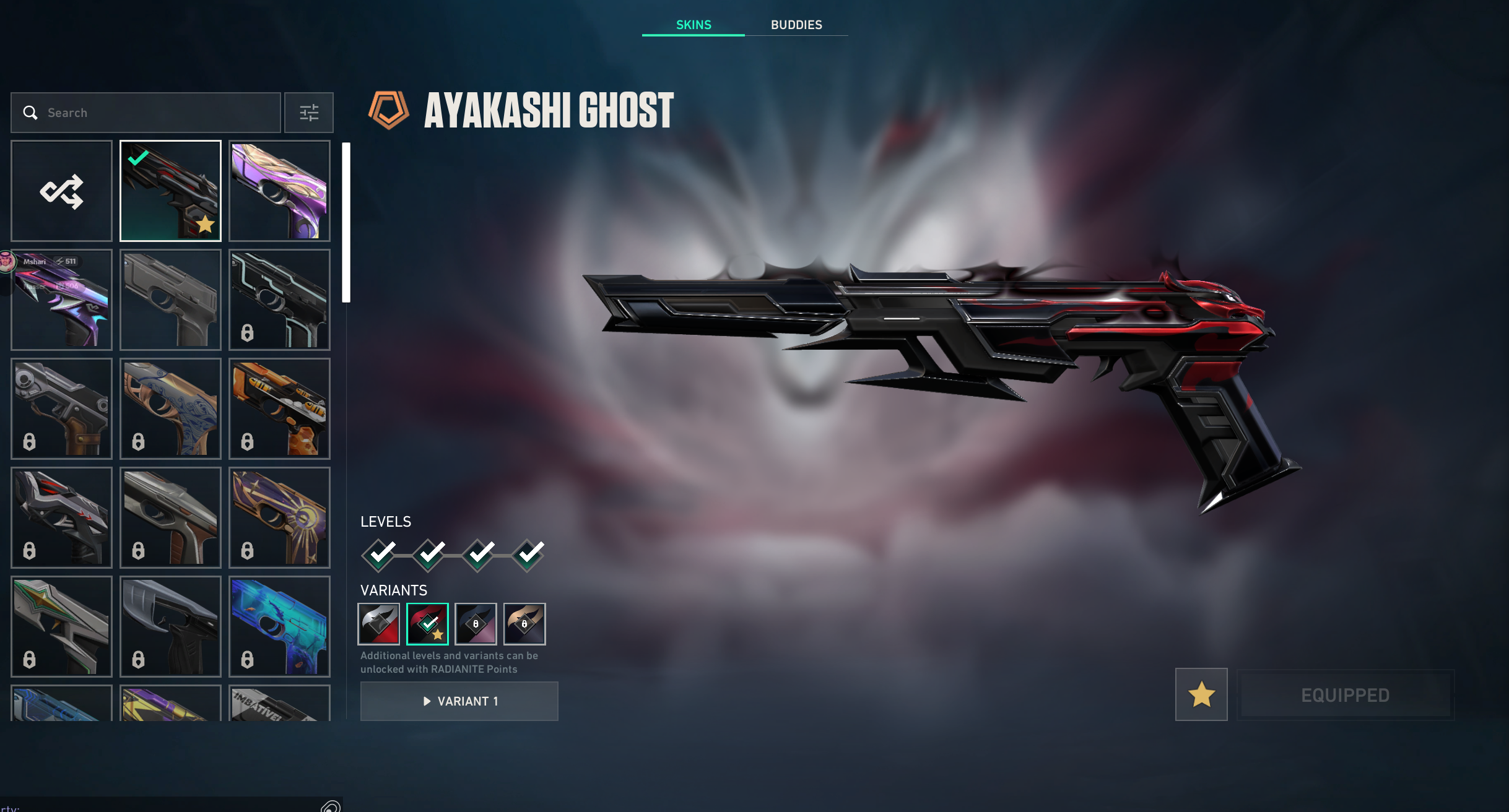The image size is (1509, 812).
Task: Select the locked dark purple variant swatch
Action: pyautogui.click(x=476, y=624)
